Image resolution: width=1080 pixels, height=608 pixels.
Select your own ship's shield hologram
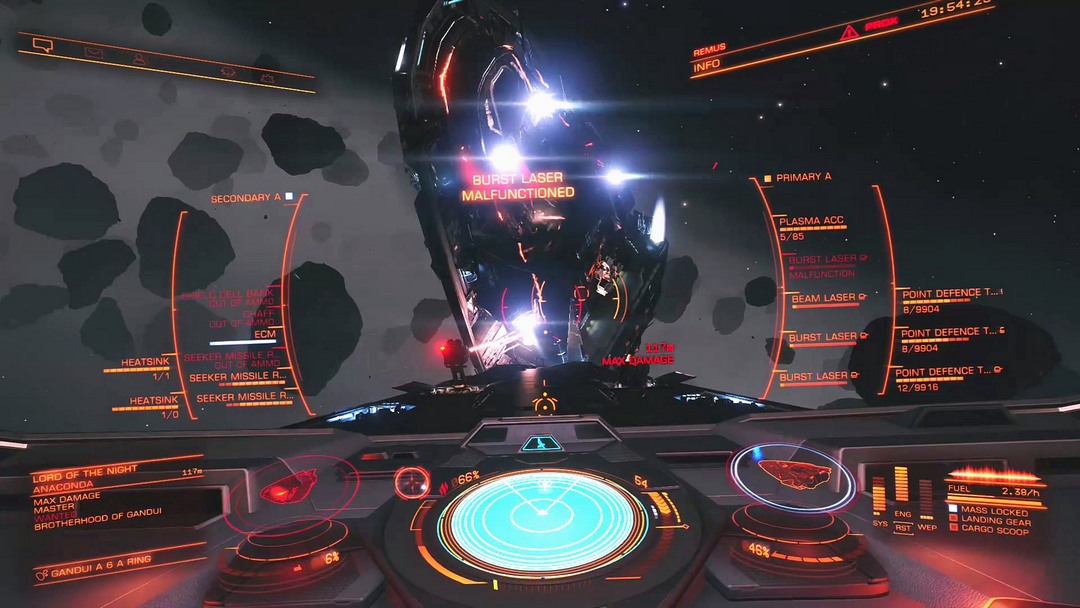pos(792,474)
